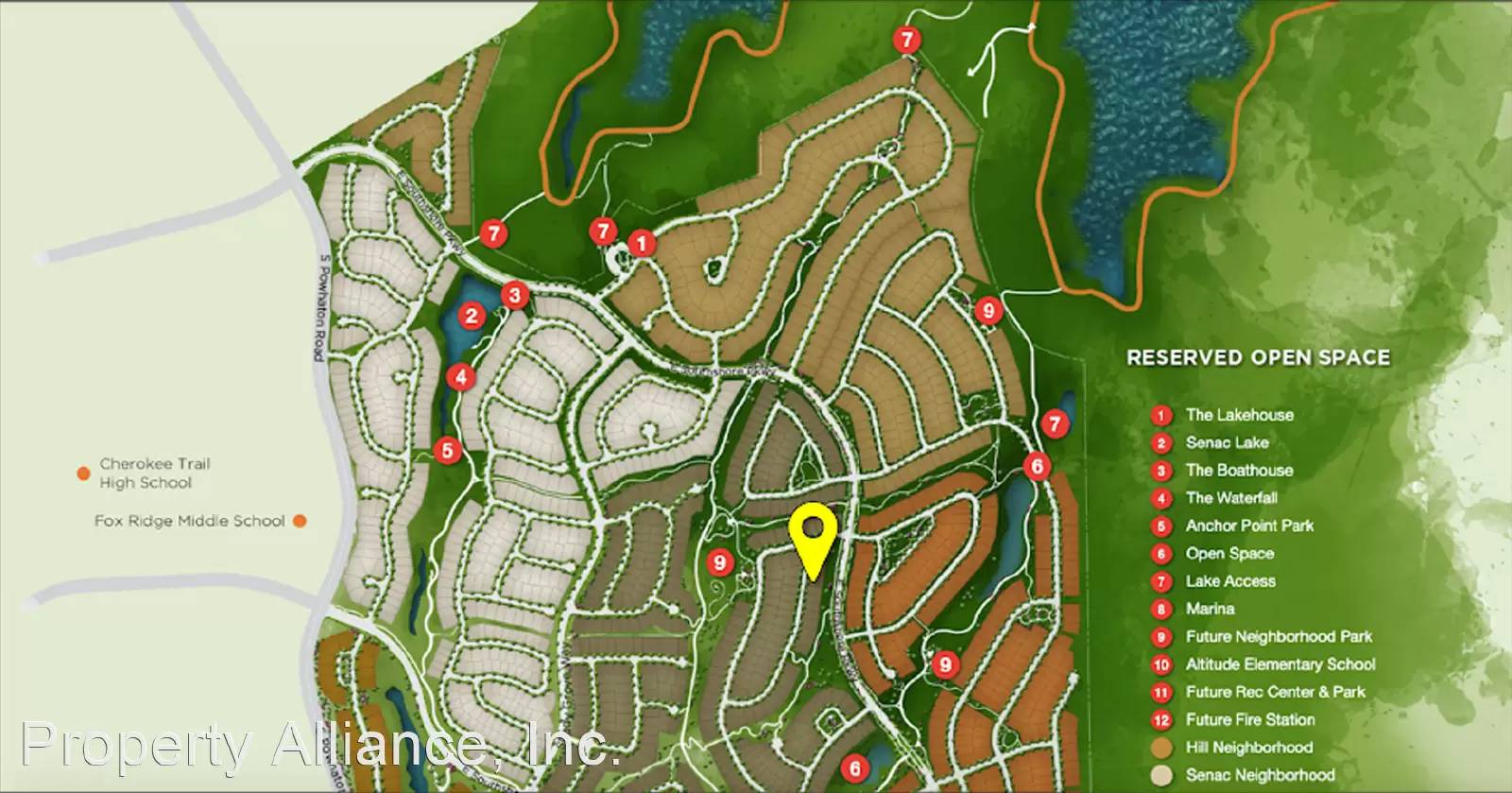Viewport: 1512px width, 793px height.
Task: Select red map marker number 2 on the lake
Action: click(x=472, y=316)
